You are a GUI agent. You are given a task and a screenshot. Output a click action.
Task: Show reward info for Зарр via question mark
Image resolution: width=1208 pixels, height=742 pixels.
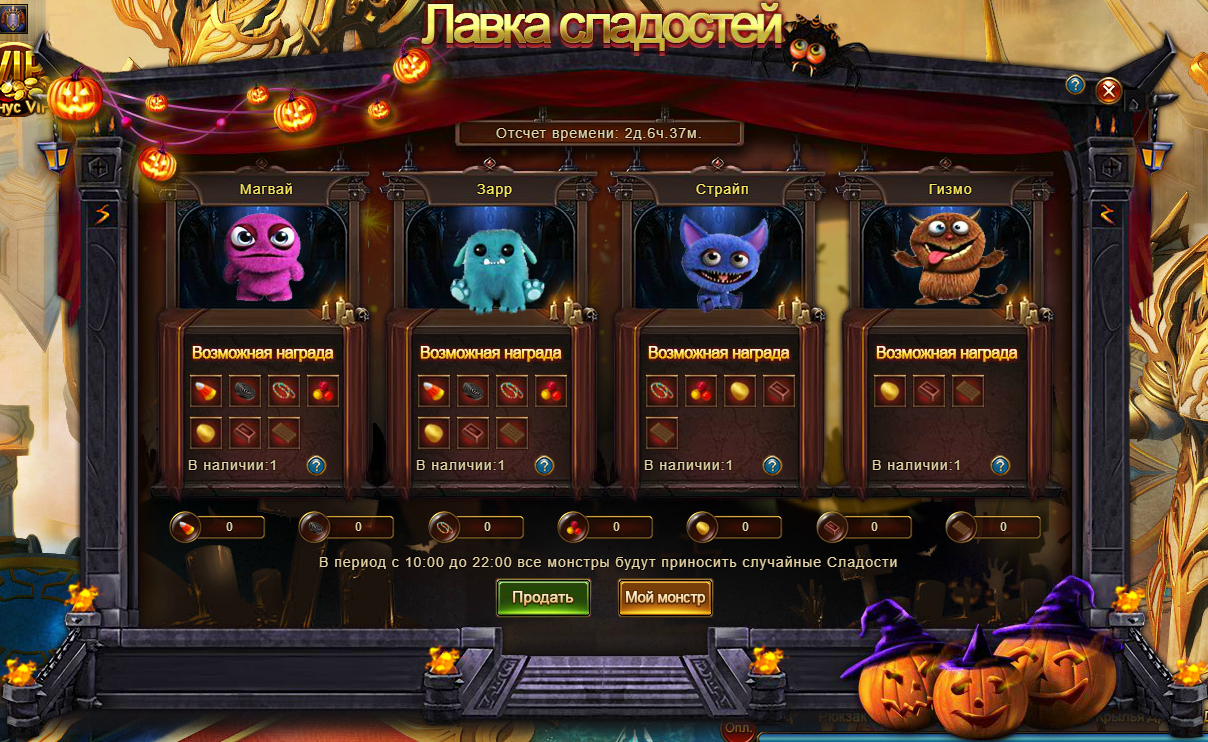544,465
